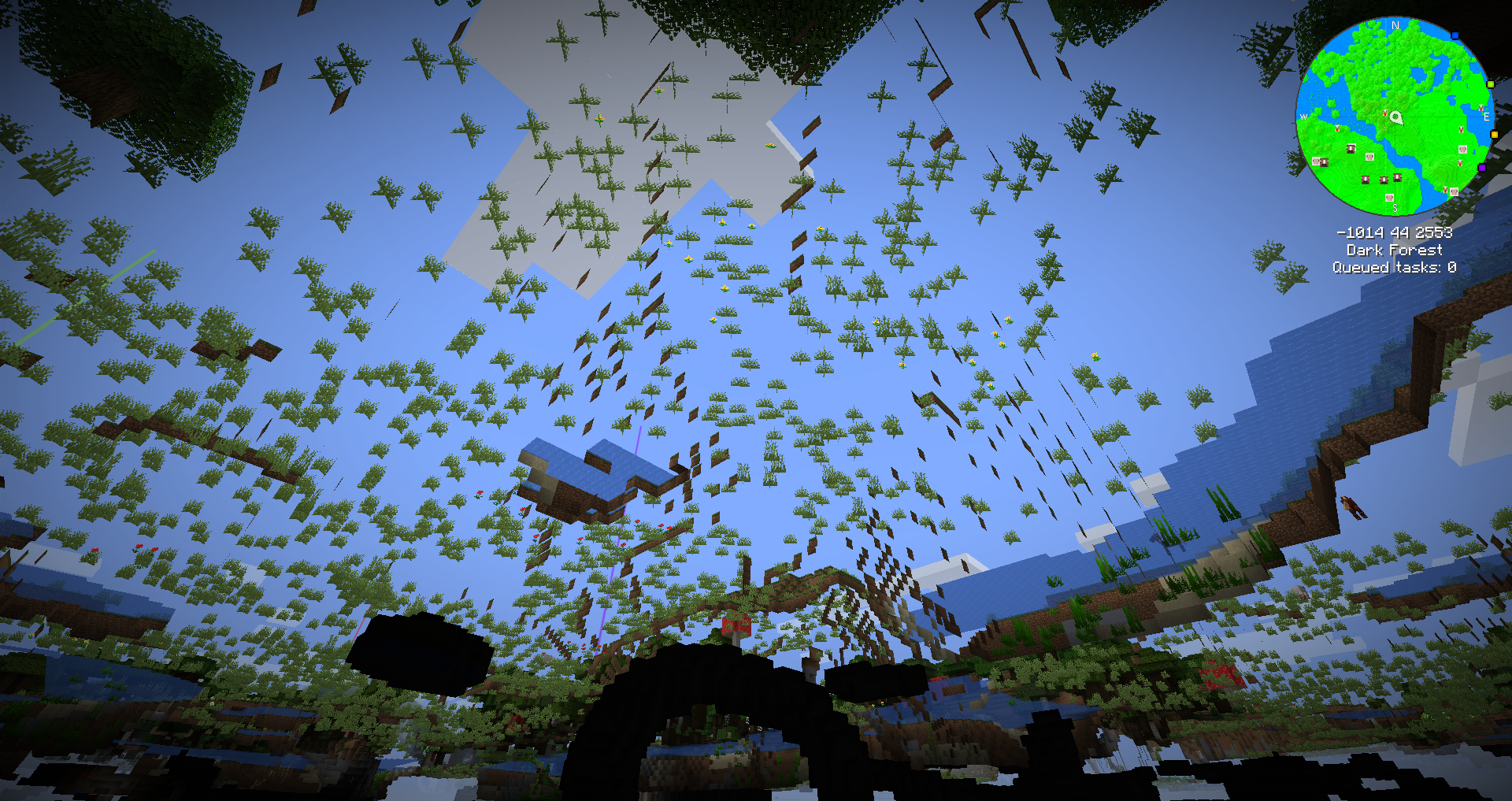Select the yellow waypoint marker on minimap edge
1512x801 pixels.
pyautogui.click(x=1494, y=135)
